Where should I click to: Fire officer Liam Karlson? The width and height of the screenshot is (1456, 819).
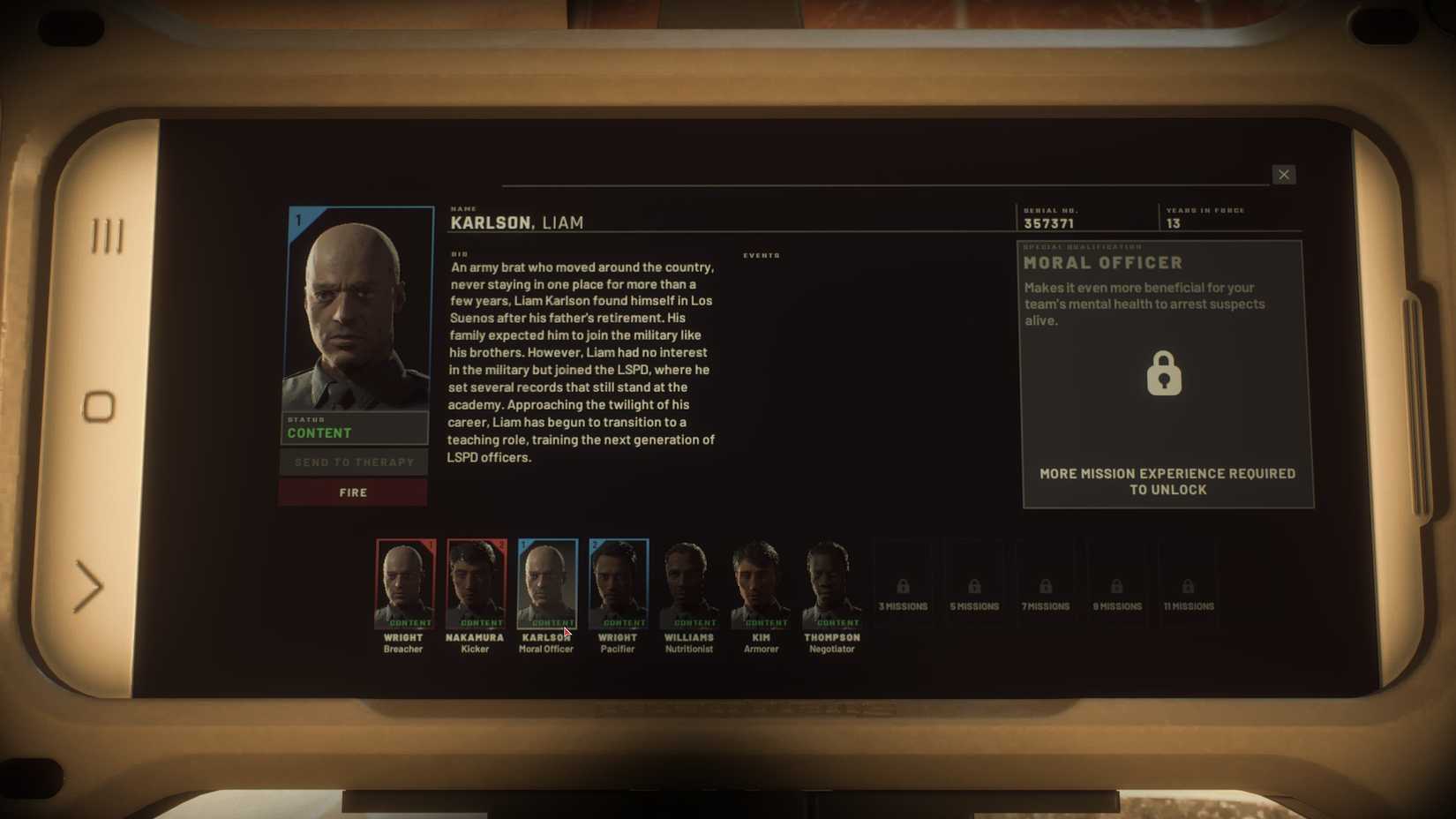[x=352, y=492]
